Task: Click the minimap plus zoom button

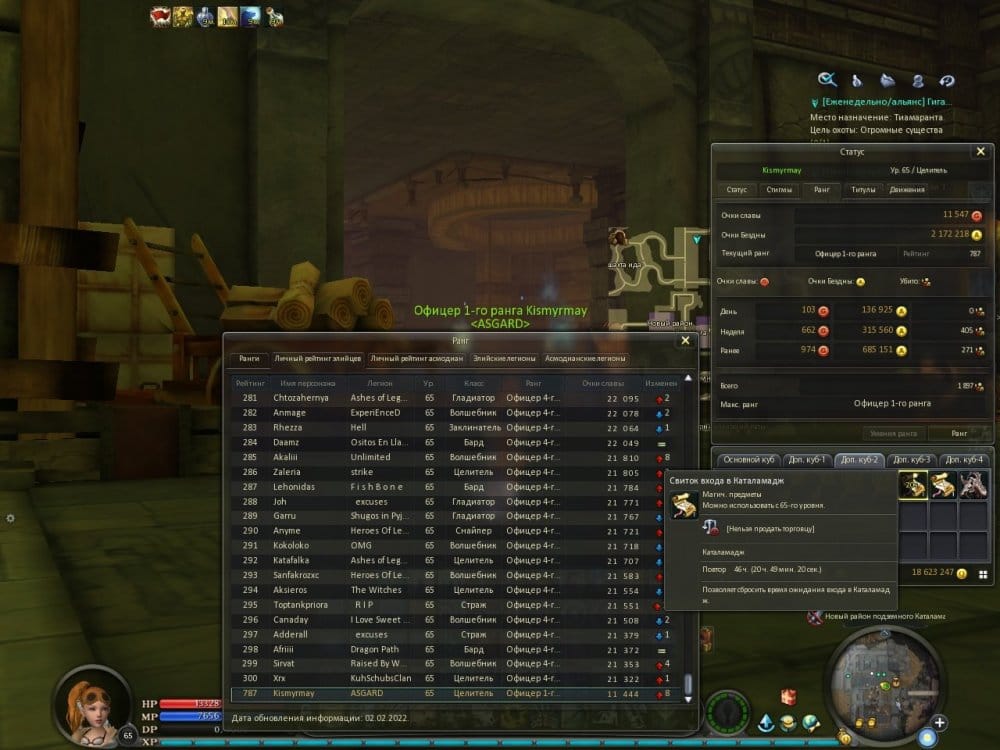Action: 939,722
